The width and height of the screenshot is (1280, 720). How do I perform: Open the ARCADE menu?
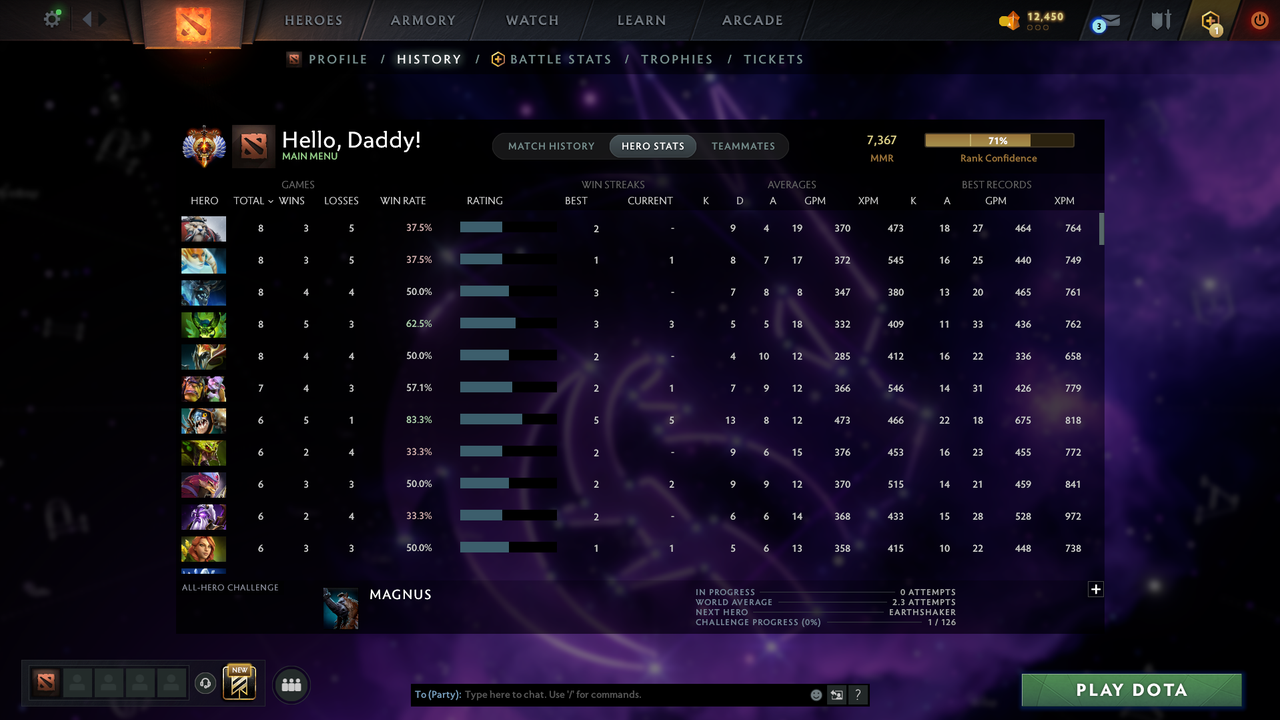(752, 19)
